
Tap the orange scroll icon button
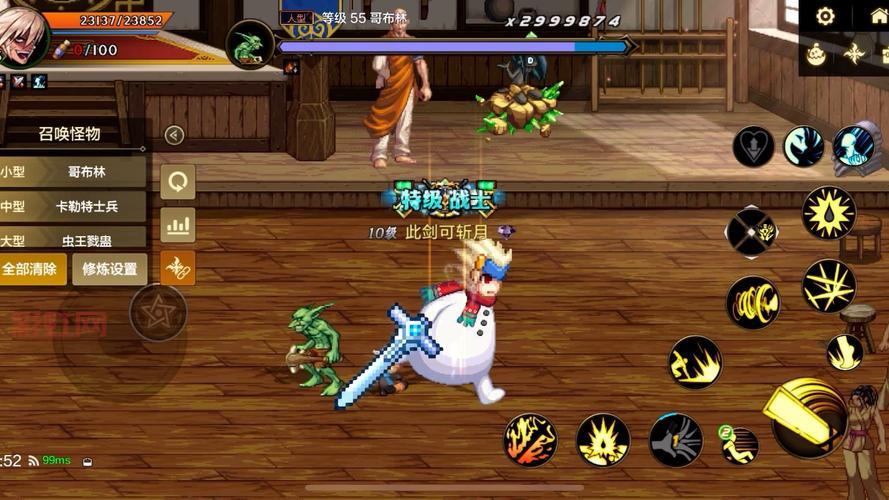(178, 268)
